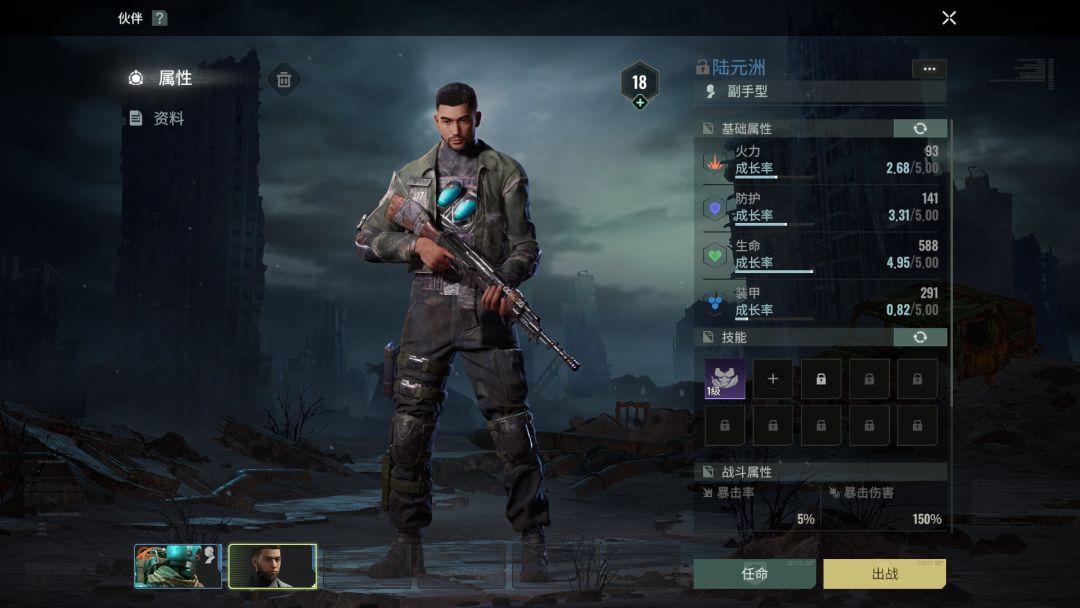Screen dimensions: 1080x608
Task: Select the level 1 purple skill icon
Action: click(724, 379)
